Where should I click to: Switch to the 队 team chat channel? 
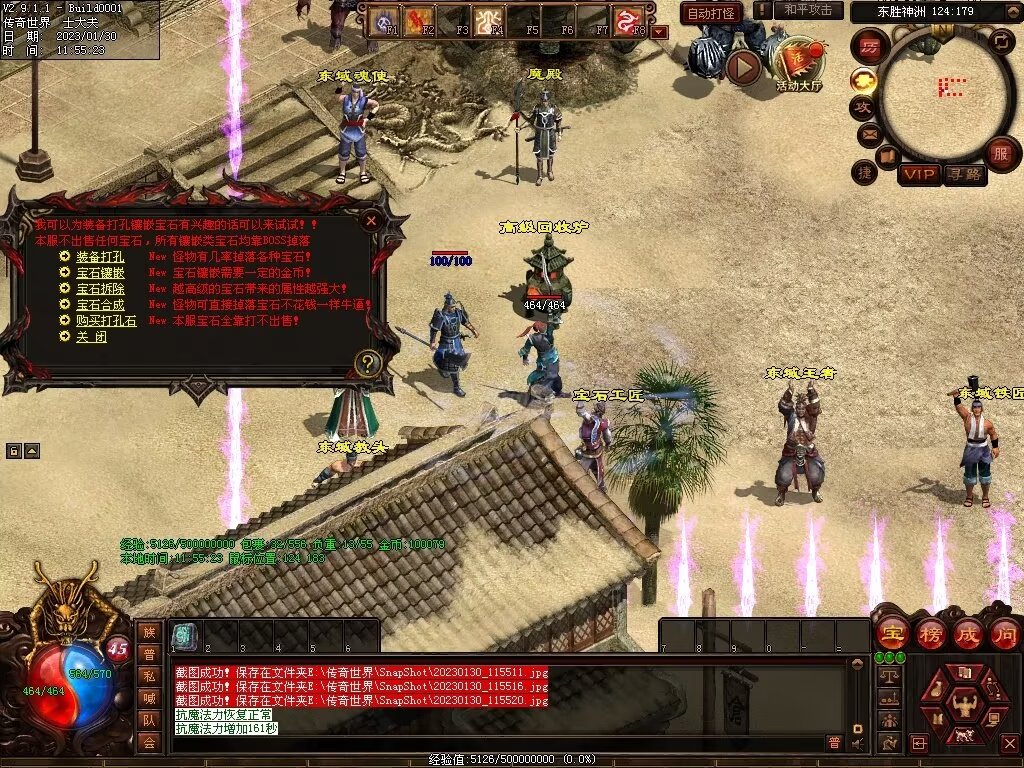pos(149,720)
